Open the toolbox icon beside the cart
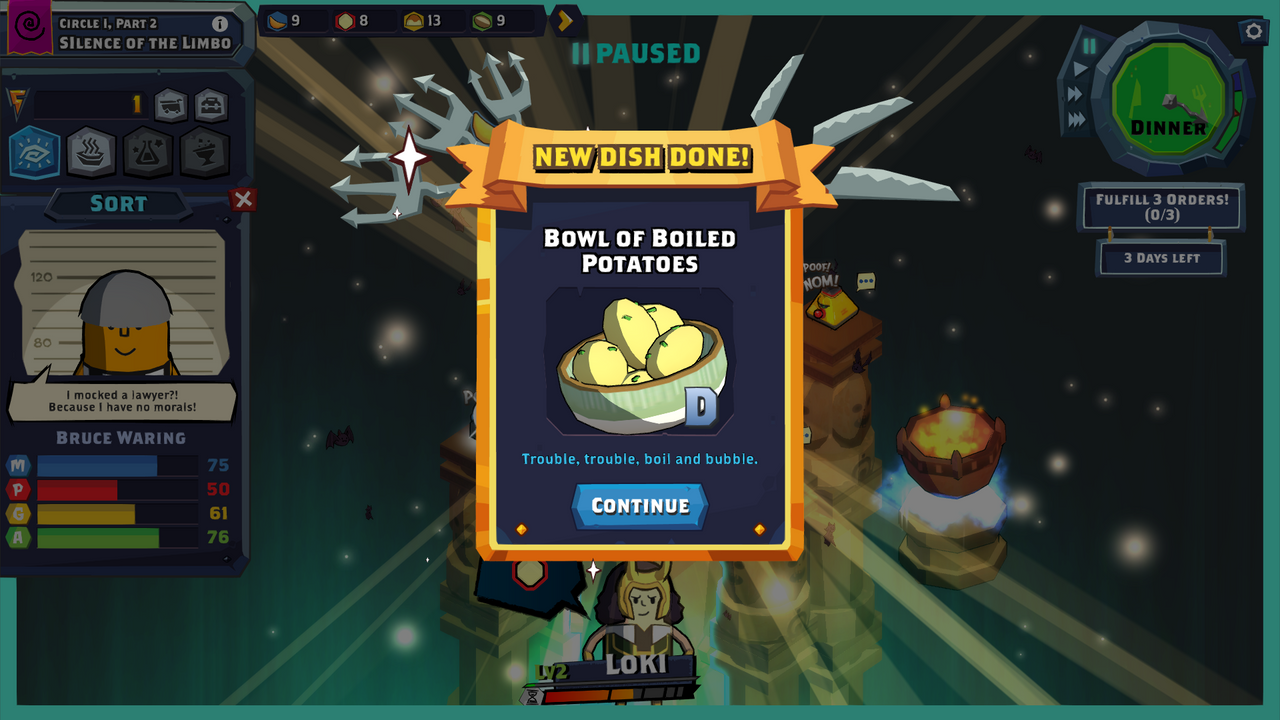This screenshot has height=720, width=1280. tap(210, 104)
